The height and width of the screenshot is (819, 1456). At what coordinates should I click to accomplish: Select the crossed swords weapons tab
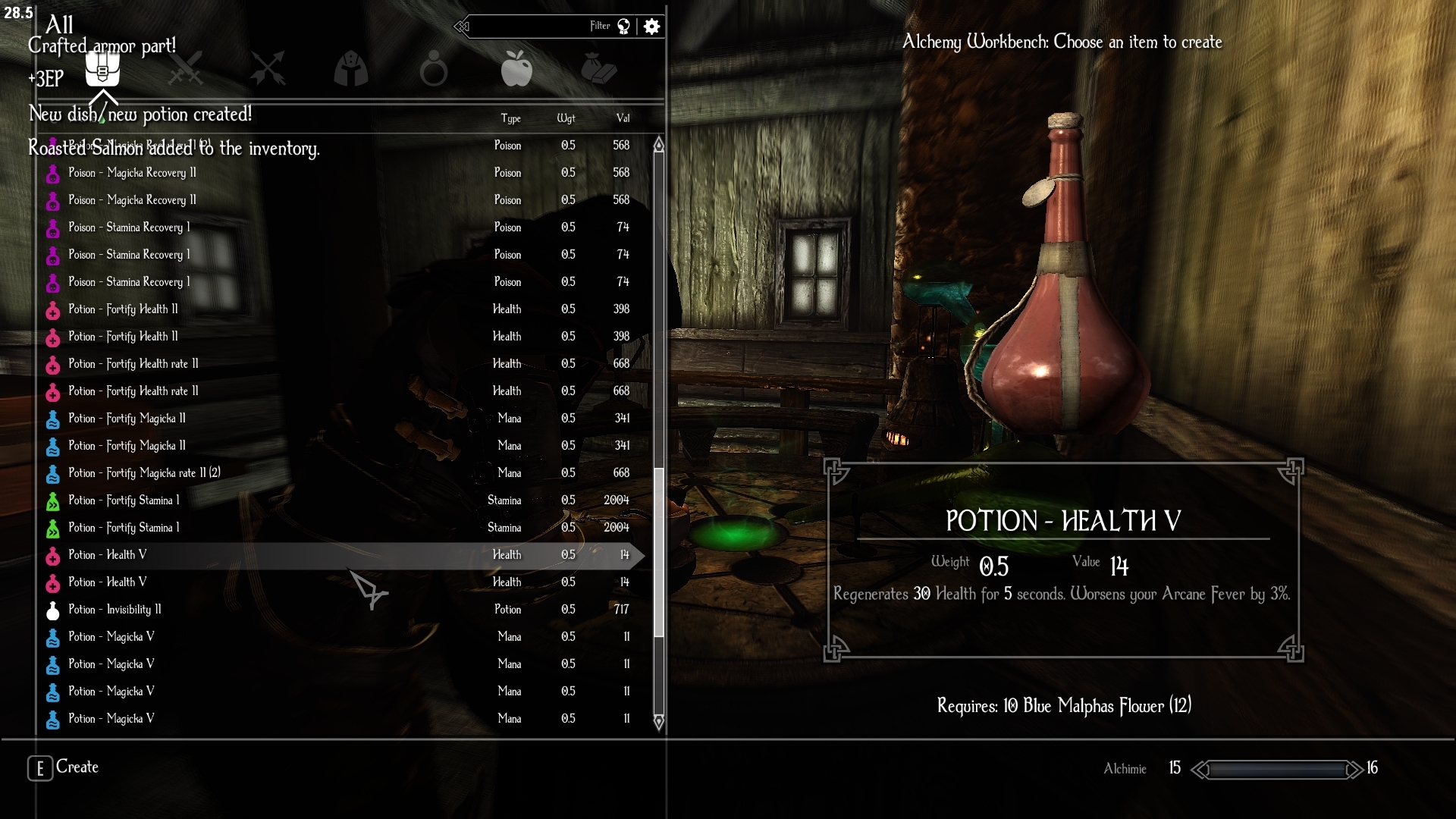(x=185, y=69)
